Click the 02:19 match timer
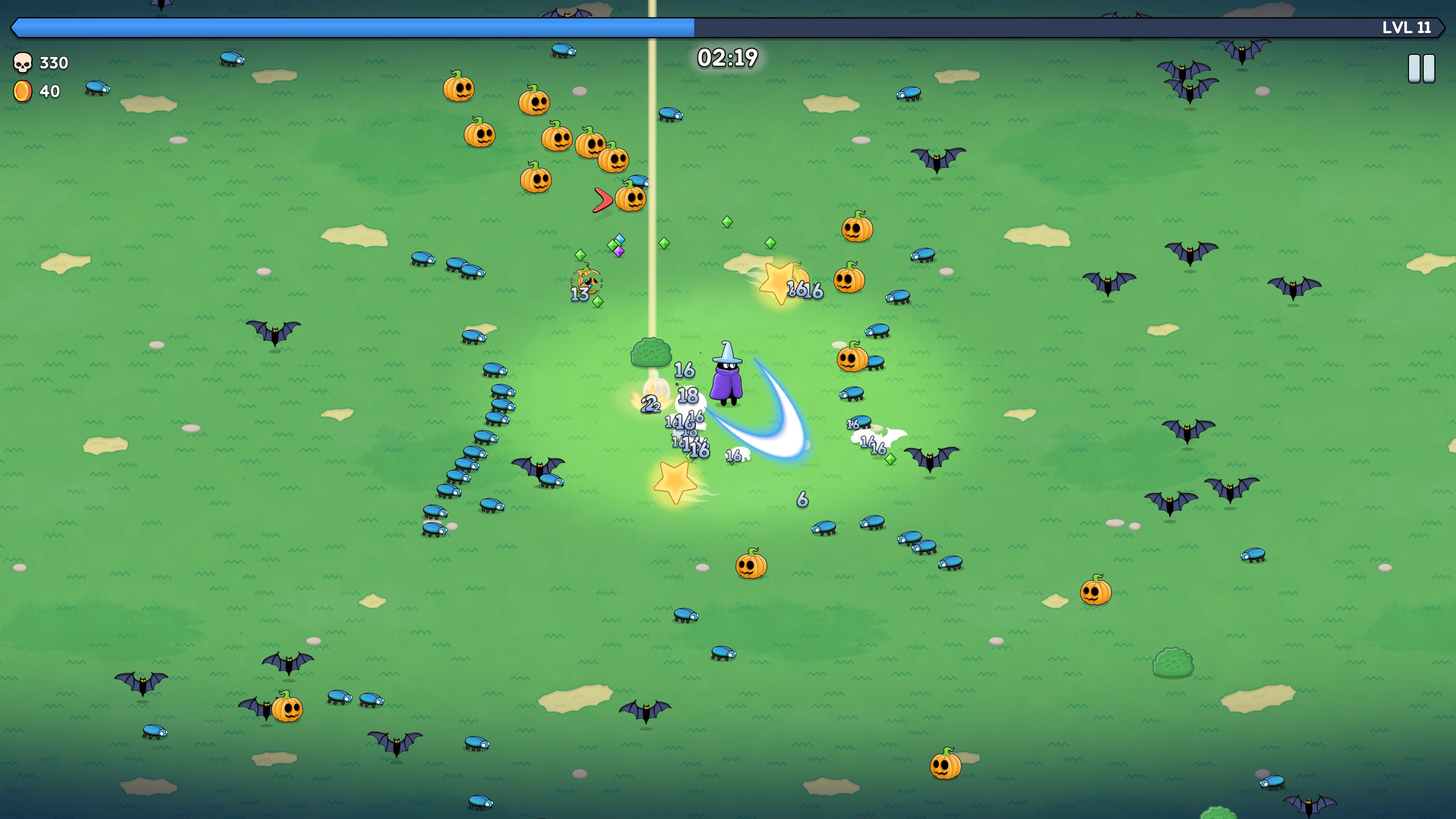 [726, 60]
